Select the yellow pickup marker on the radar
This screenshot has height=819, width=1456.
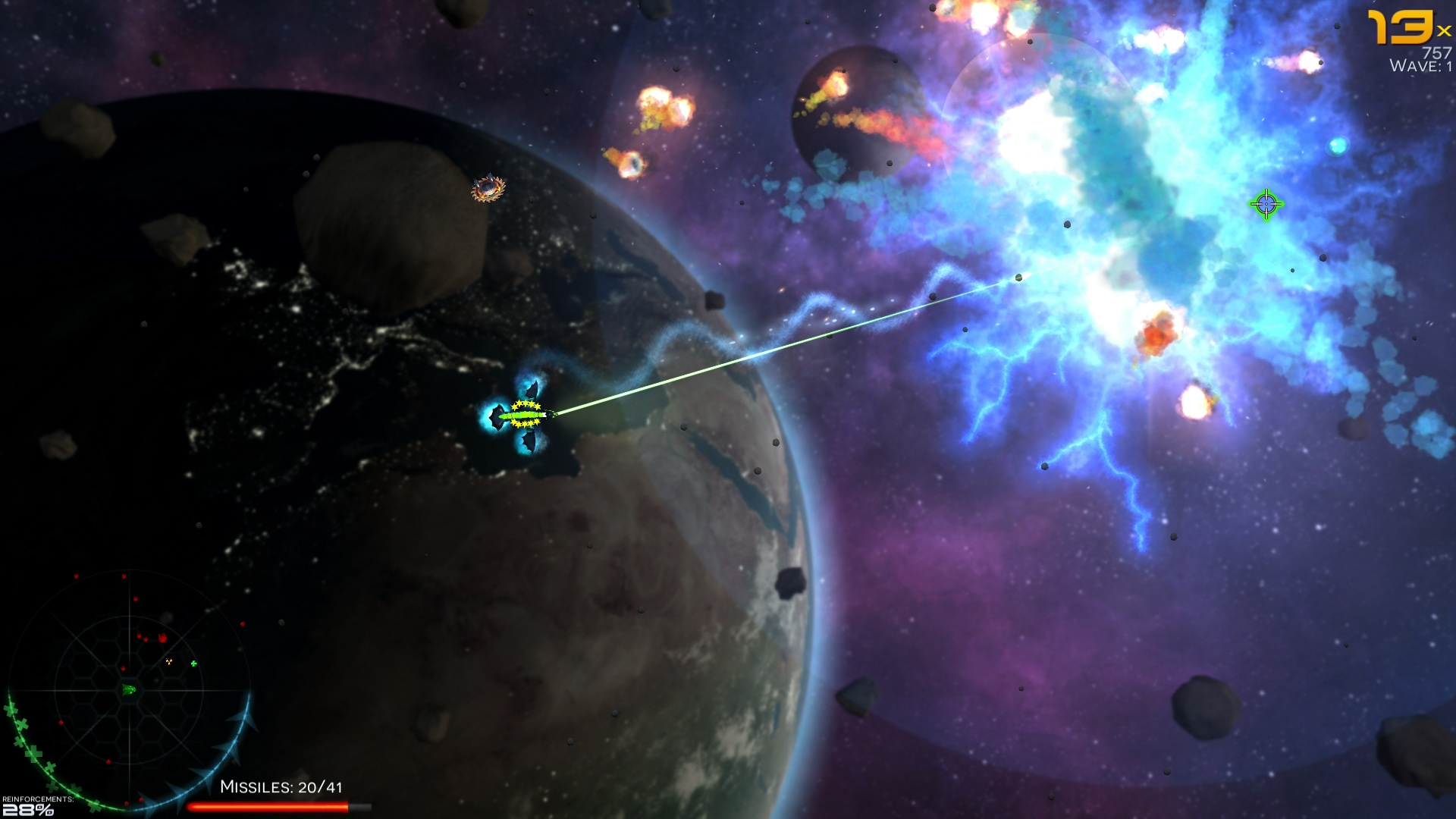click(x=168, y=661)
